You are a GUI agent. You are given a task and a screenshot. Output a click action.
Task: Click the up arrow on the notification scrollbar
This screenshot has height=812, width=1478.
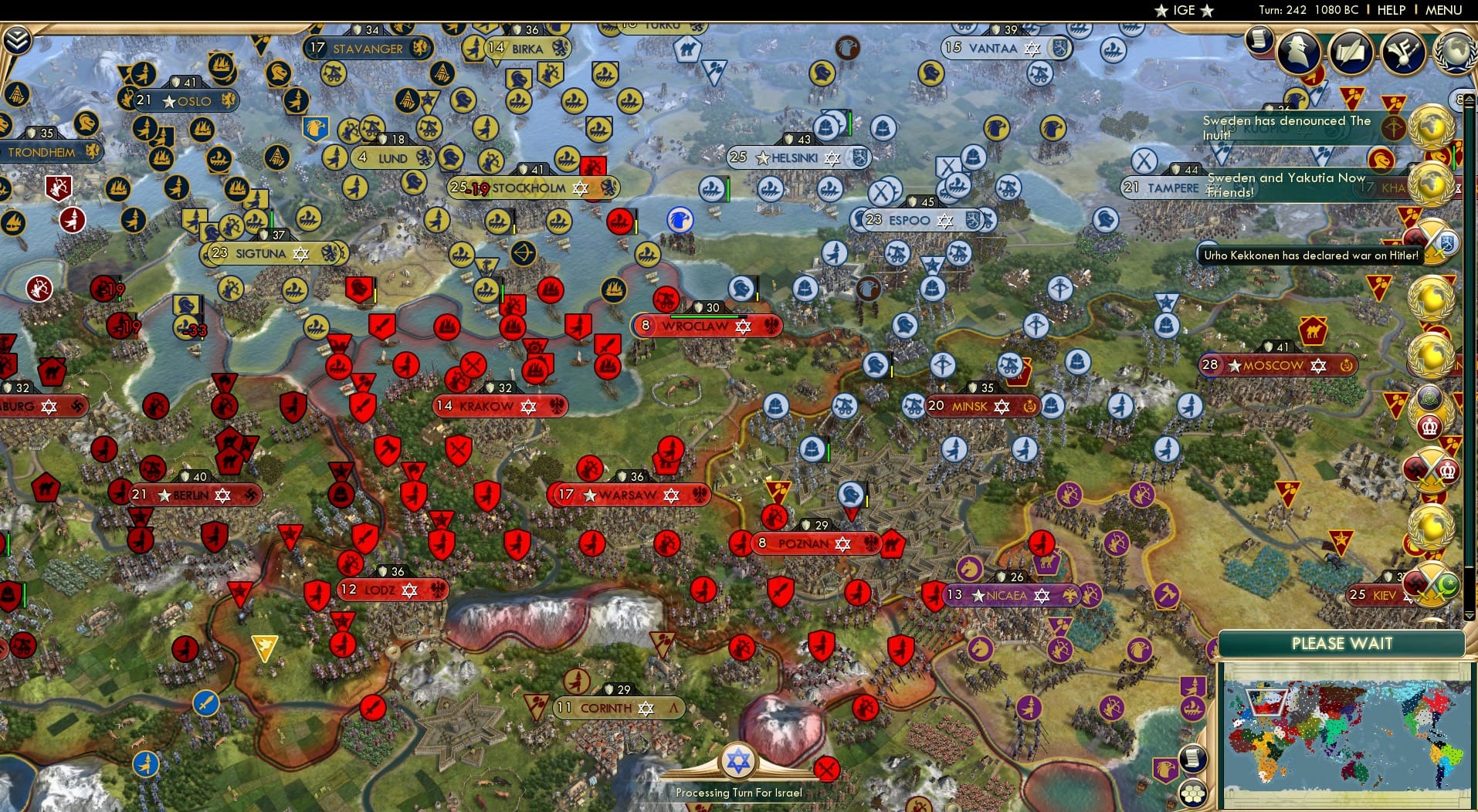coord(1470,98)
